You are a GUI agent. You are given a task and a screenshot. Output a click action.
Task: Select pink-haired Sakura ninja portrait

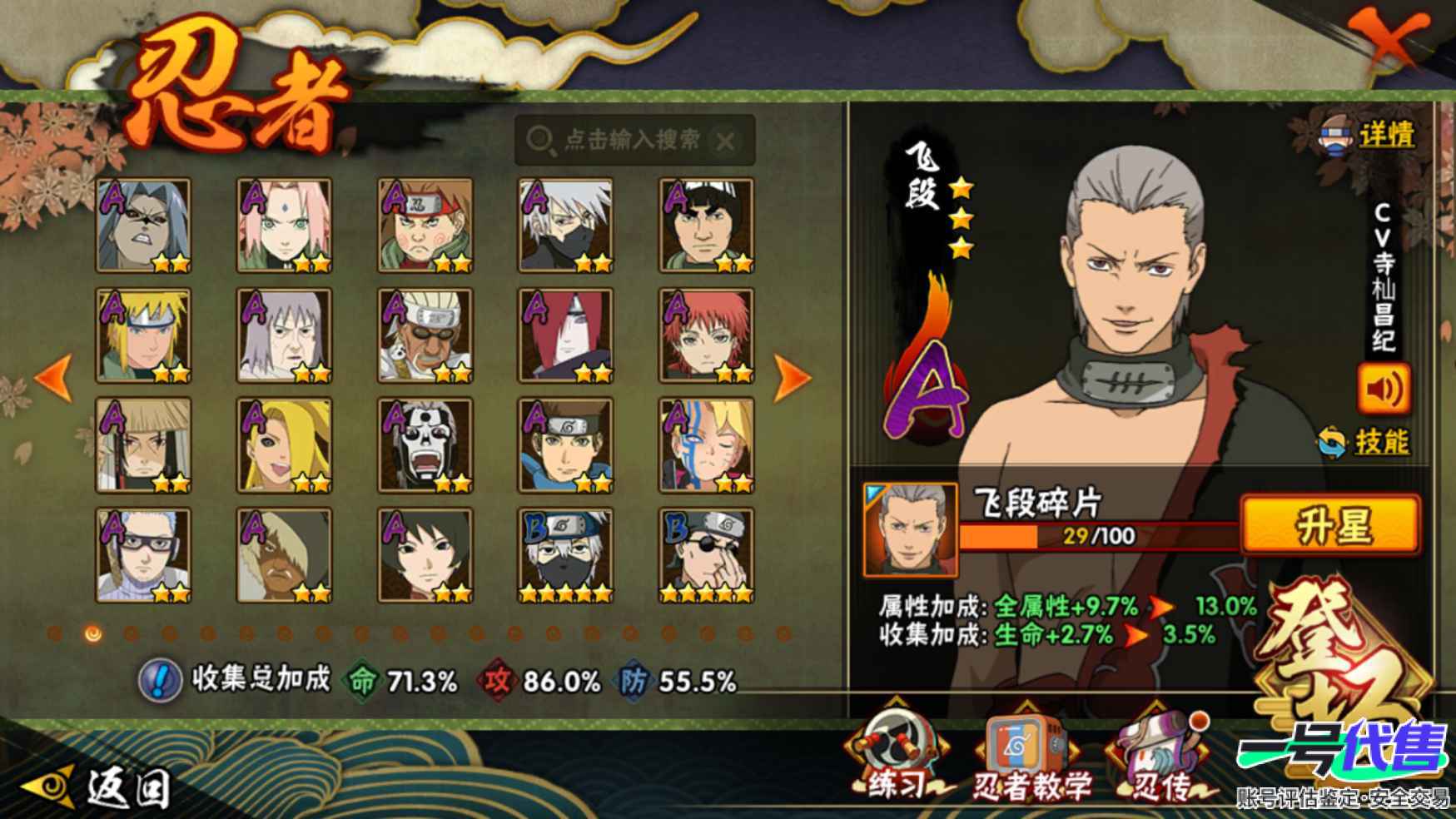pos(284,225)
